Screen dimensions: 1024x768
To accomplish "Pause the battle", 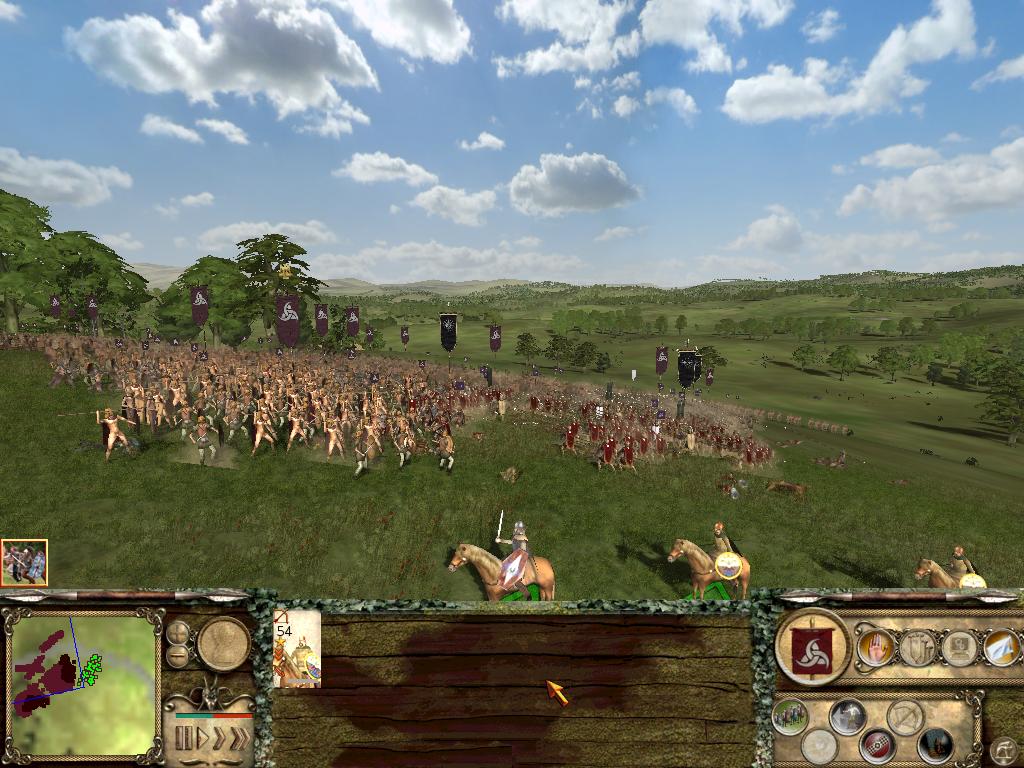I will click(x=183, y=739).
